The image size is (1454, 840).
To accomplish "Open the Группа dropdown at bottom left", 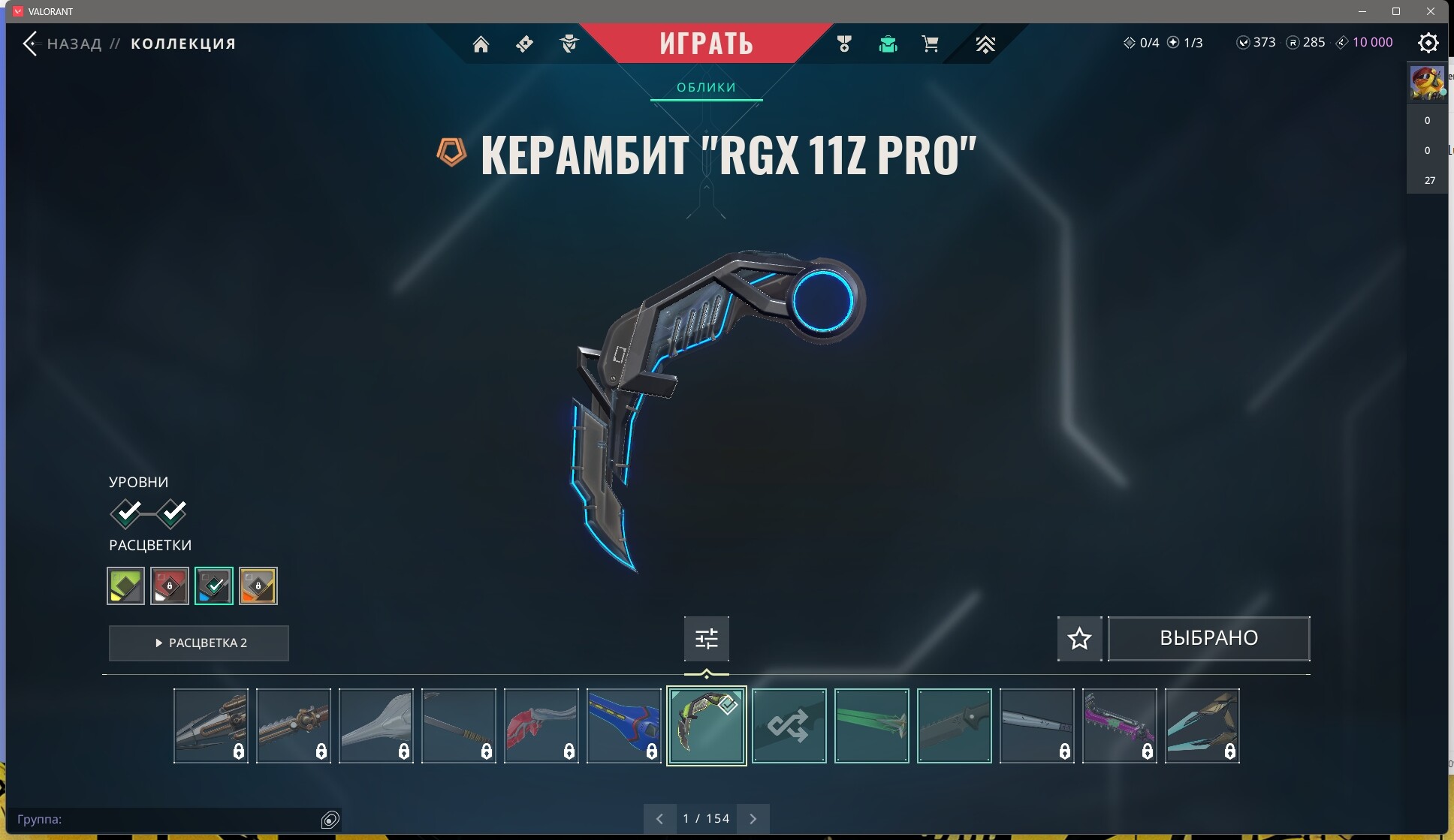I will coord(173,819).
